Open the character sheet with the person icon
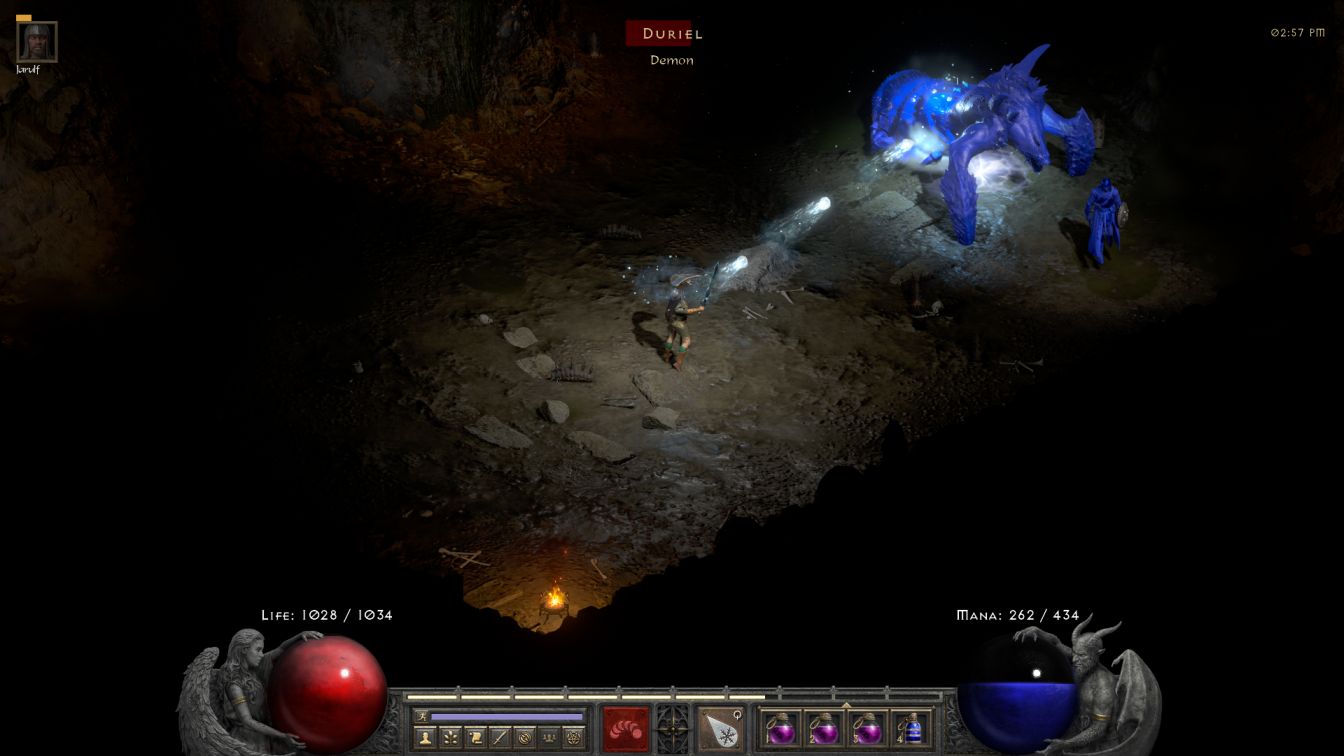Viewport: 1344px width, 756px height. tap(425, 738)
